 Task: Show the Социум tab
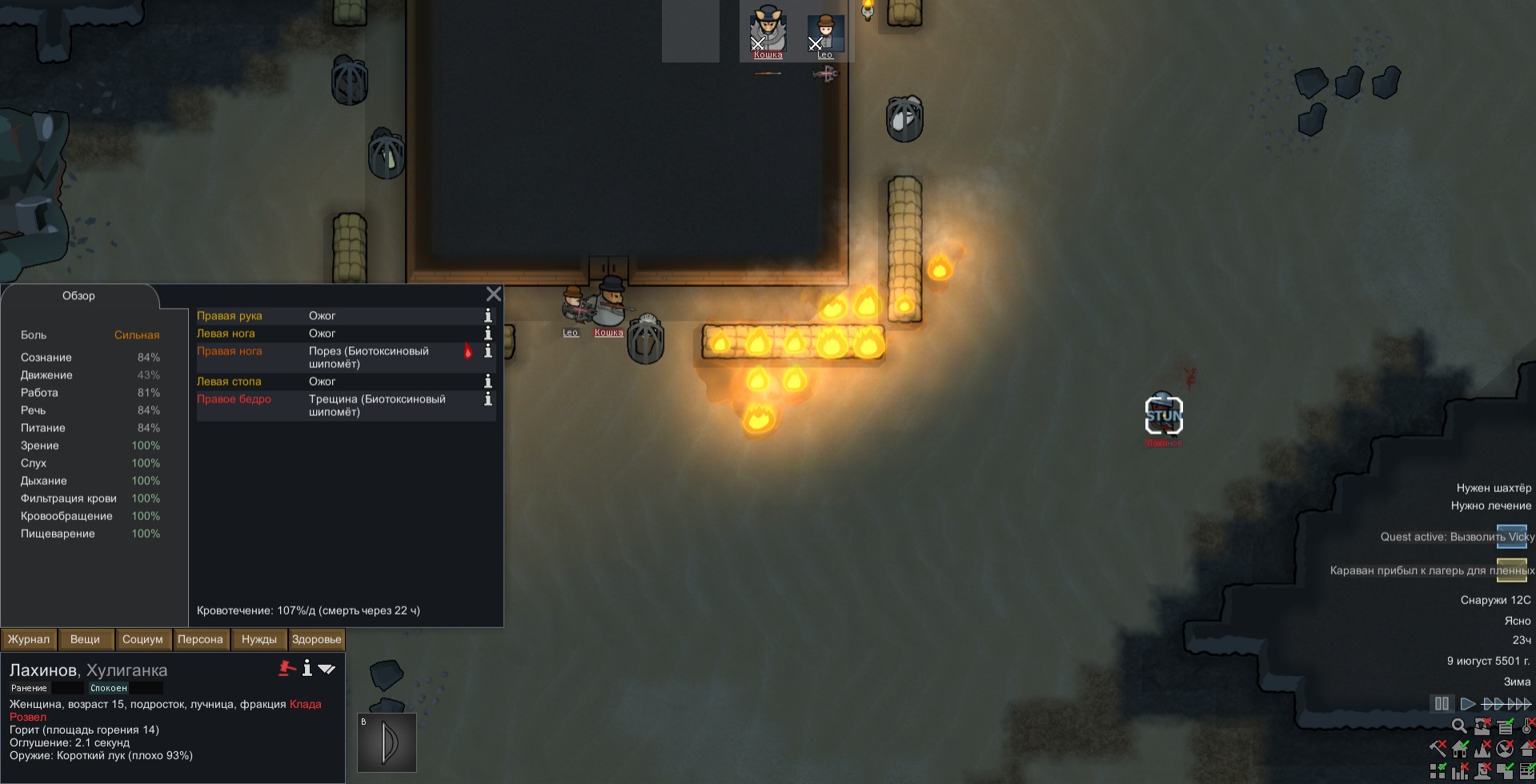click(142, 639)
